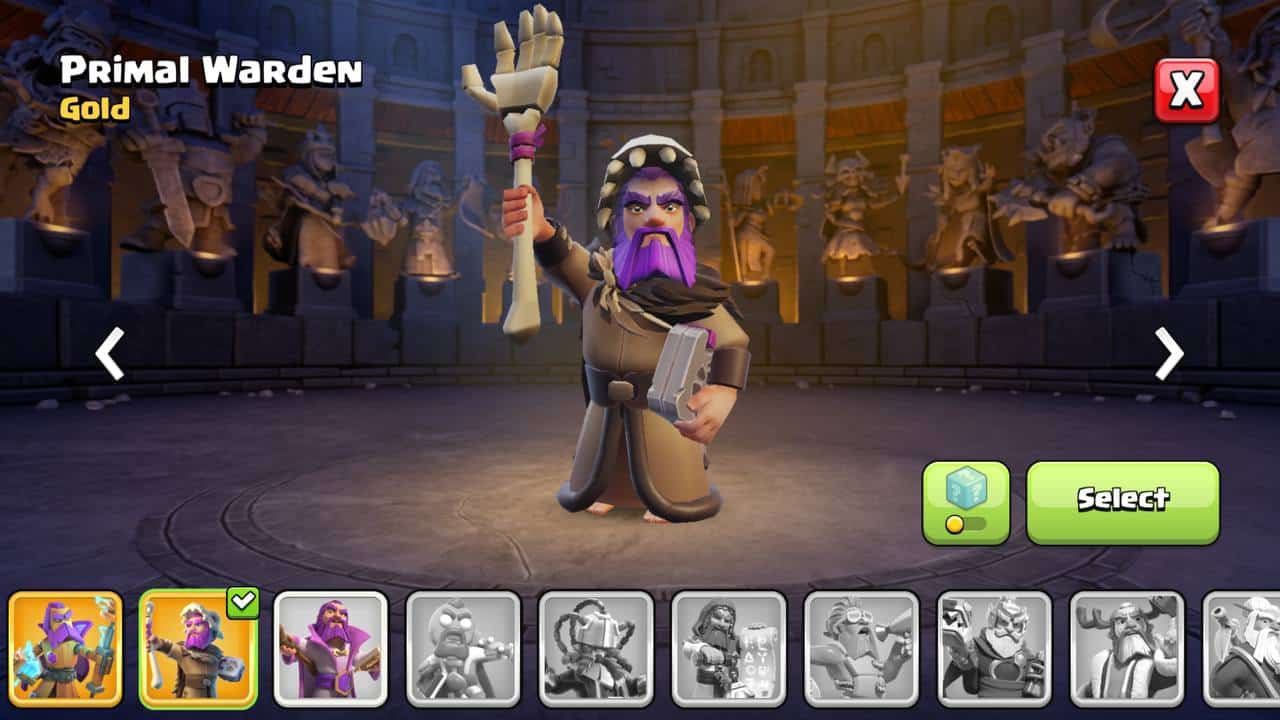Pick the locked goggles warden with horn

pos(861,648)
